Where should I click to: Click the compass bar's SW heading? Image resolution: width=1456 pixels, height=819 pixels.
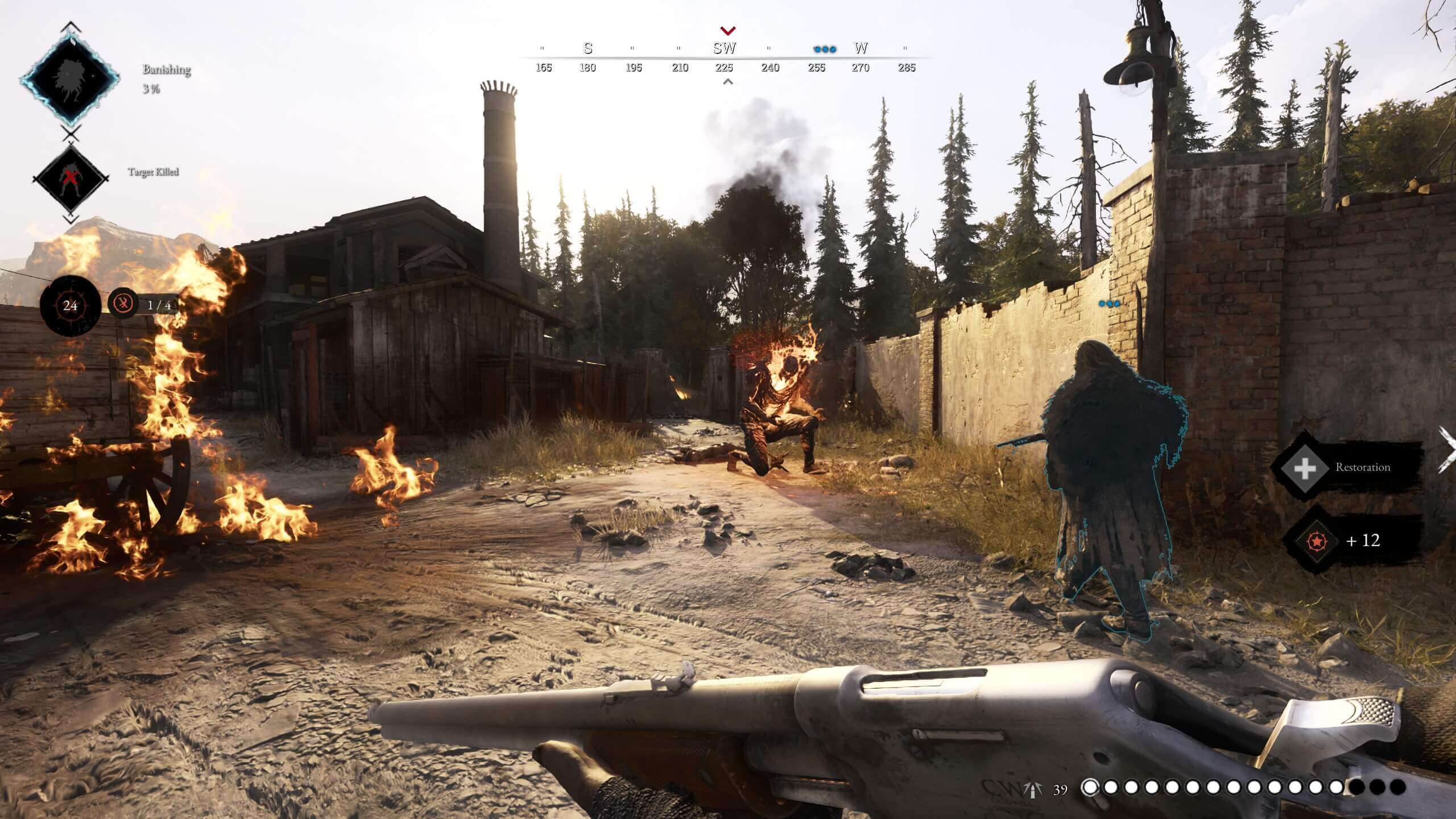point(725,49)
